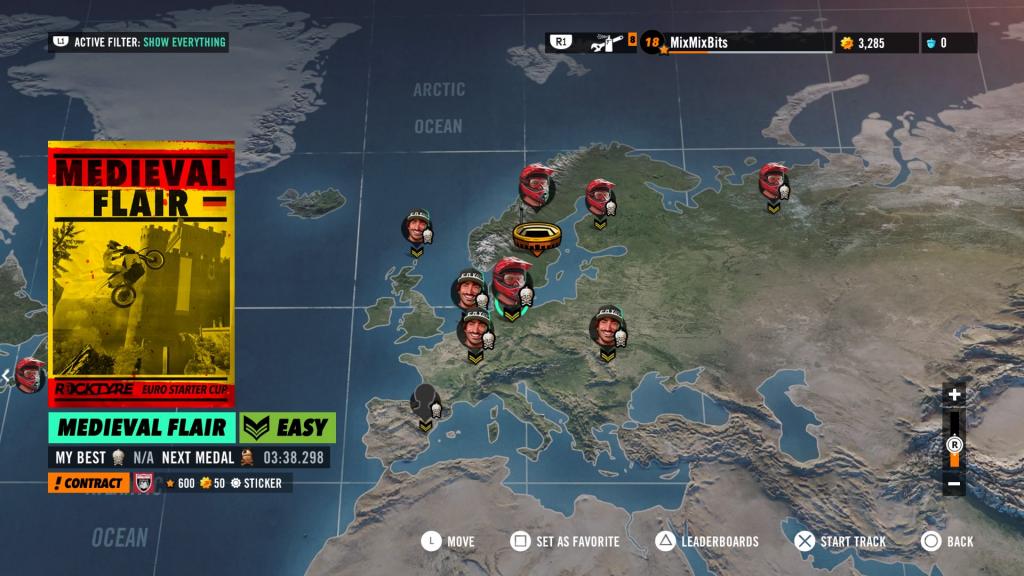Click the map's zoom-out minus button

point(954,484)
